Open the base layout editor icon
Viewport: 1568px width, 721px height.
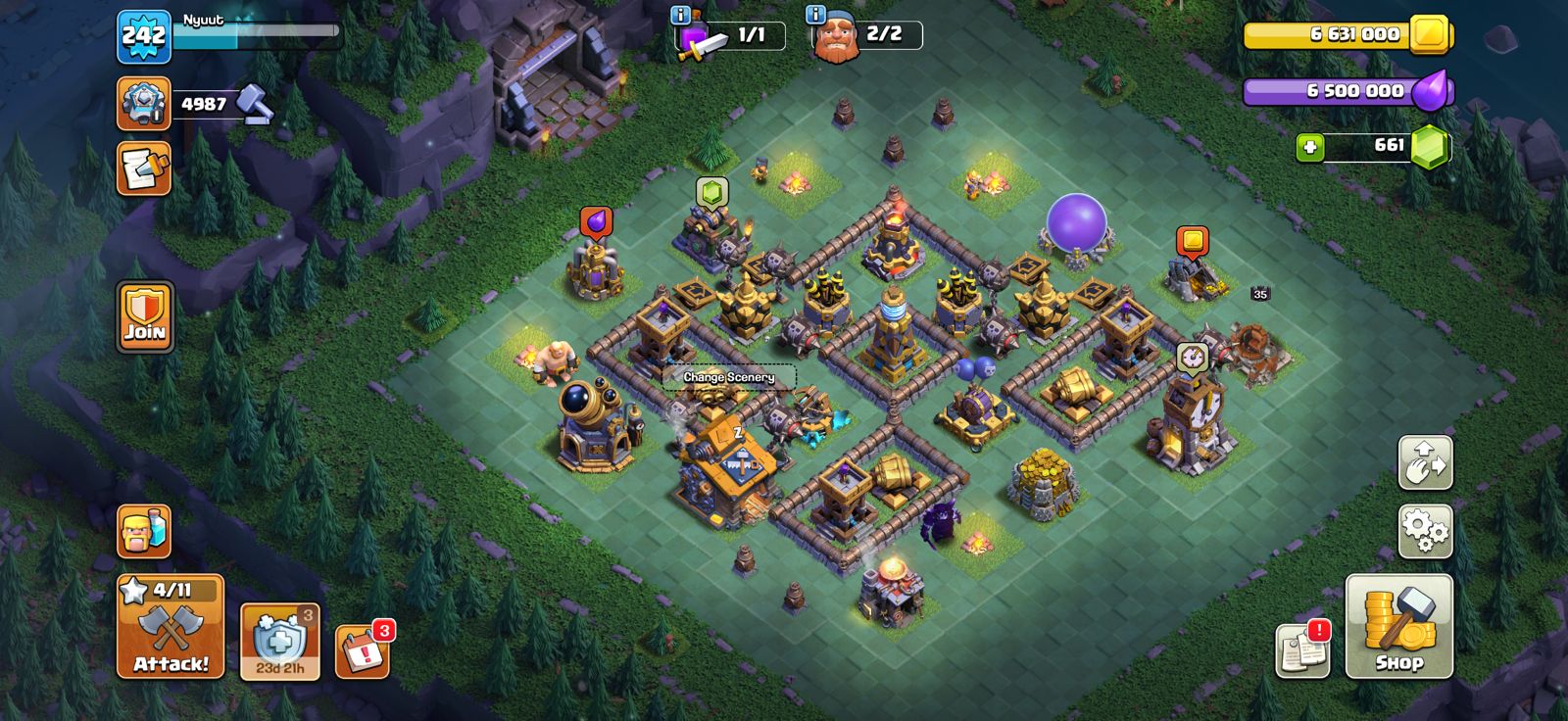coord(1426,463)
